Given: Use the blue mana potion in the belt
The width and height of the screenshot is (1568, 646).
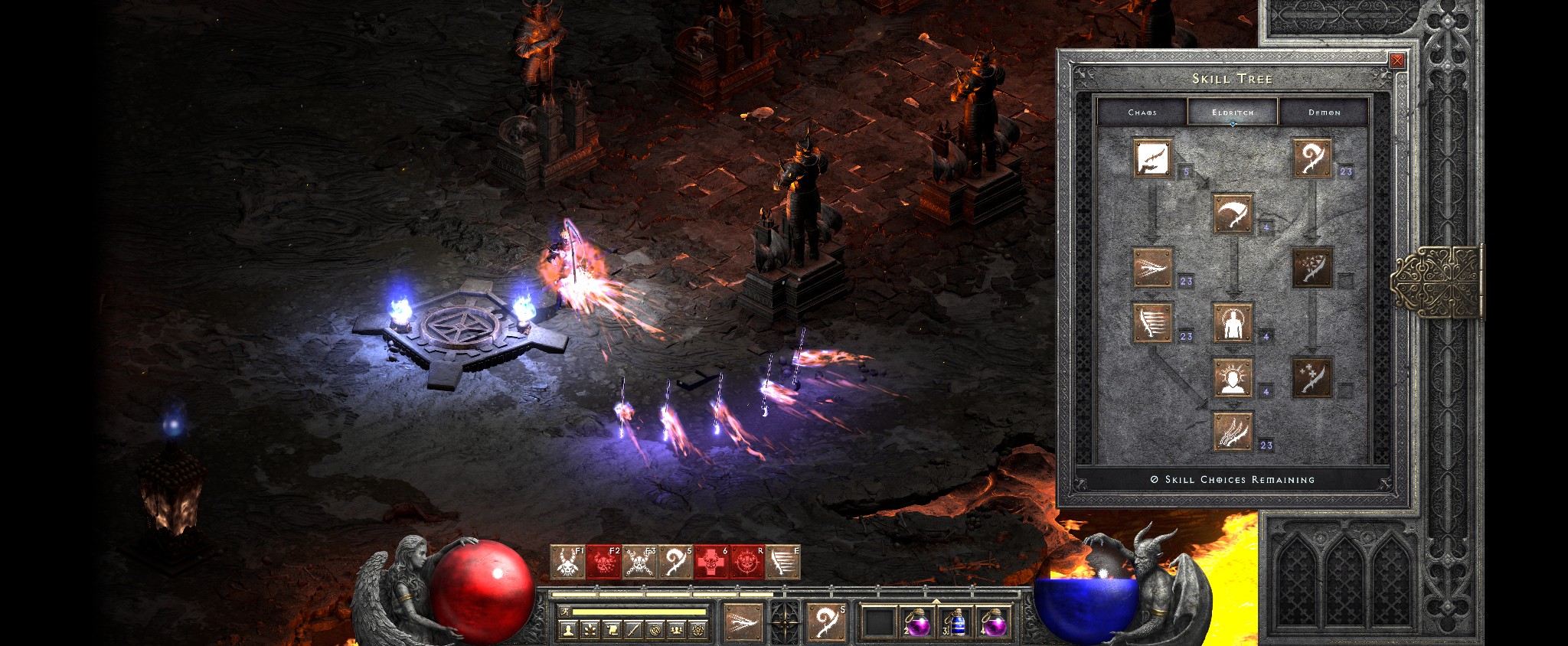Looking at the screenshot, I should click(955, 622).
